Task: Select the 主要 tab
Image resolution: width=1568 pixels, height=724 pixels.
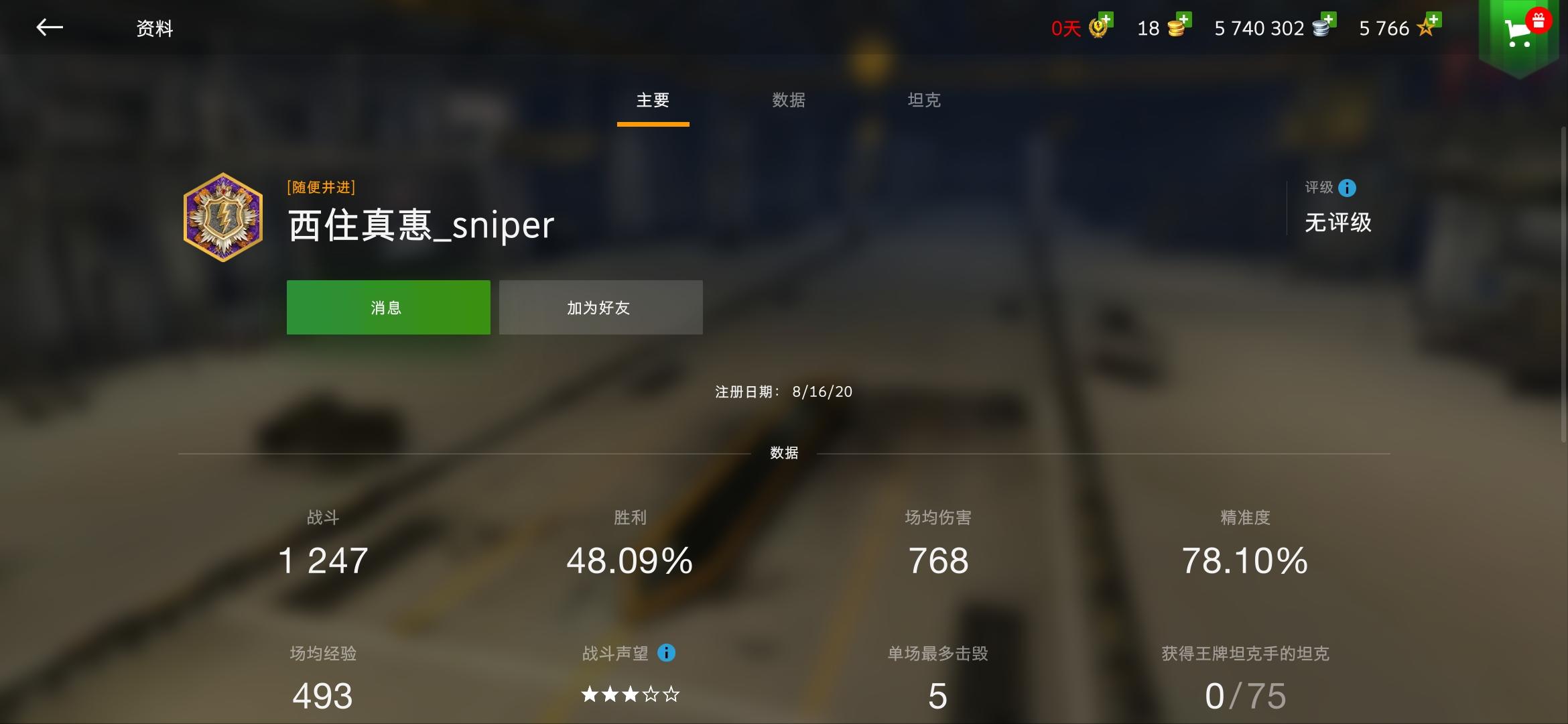Action: click(653, 100)
